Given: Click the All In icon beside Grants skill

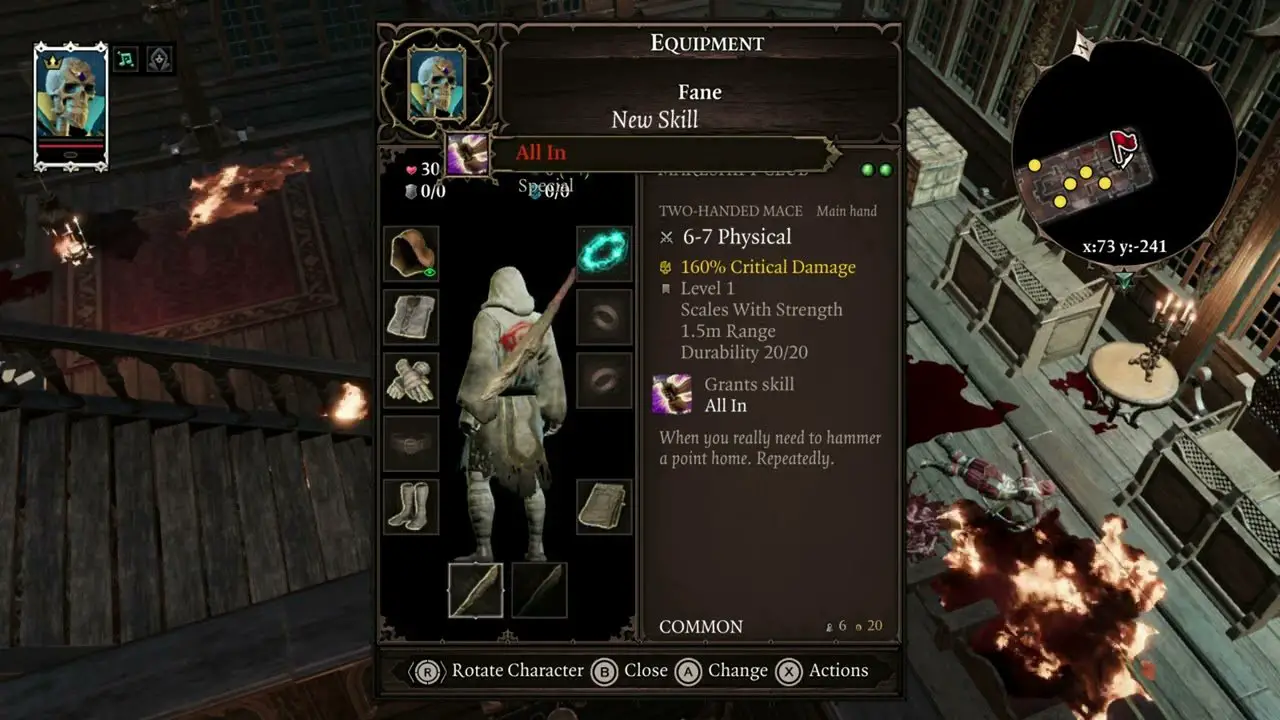Looking at the screenshot, I should (x=672, y=394).
